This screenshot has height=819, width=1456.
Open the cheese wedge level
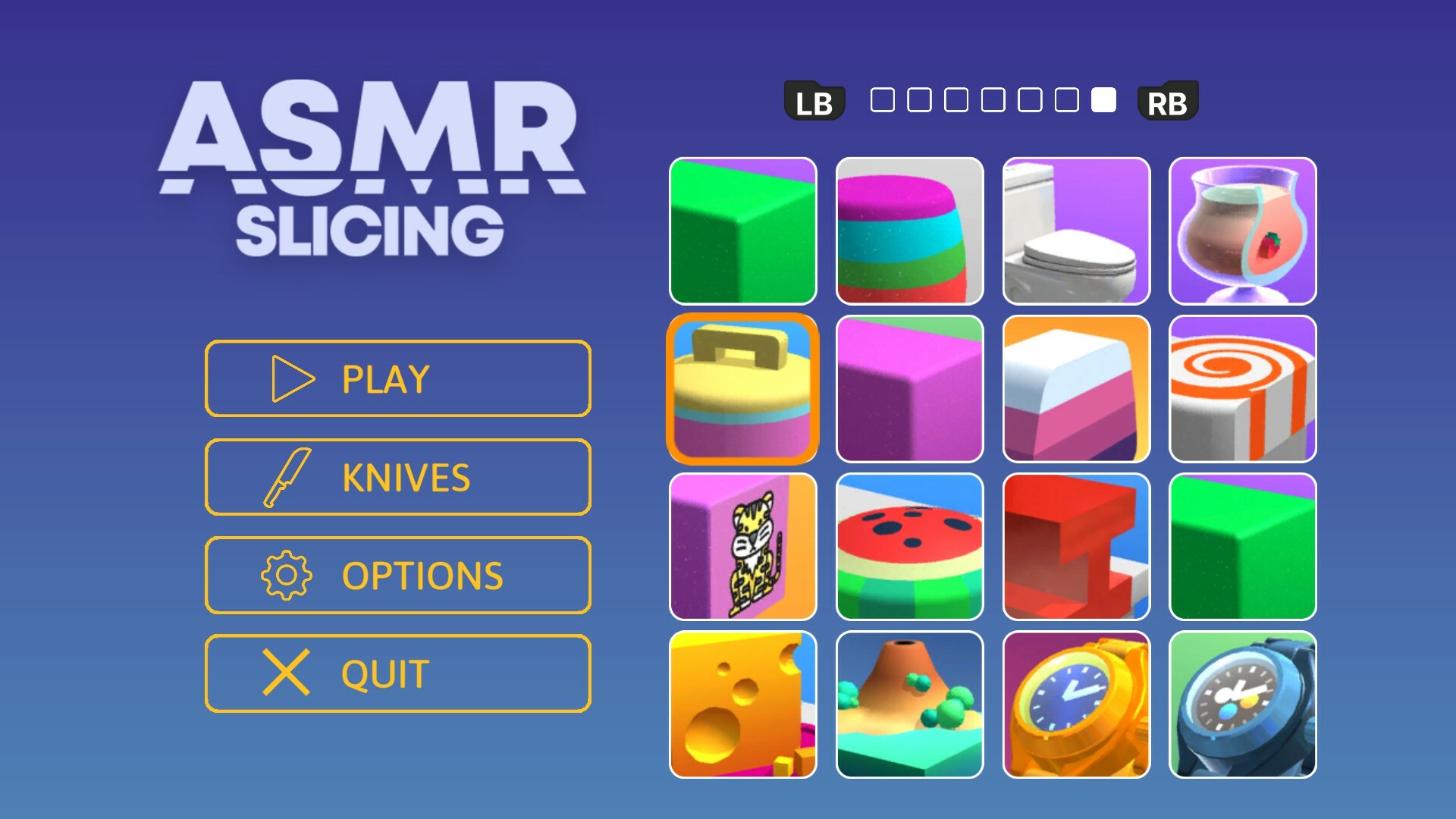(x=742, y=703)
